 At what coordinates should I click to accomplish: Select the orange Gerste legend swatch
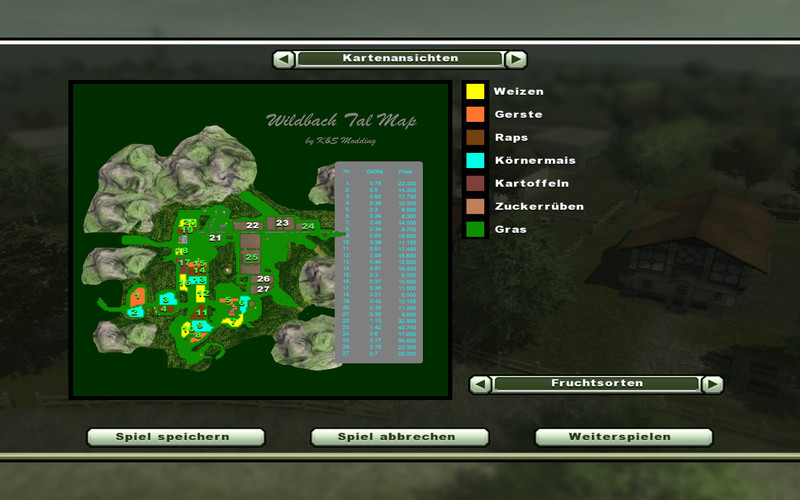click(475, 114)
